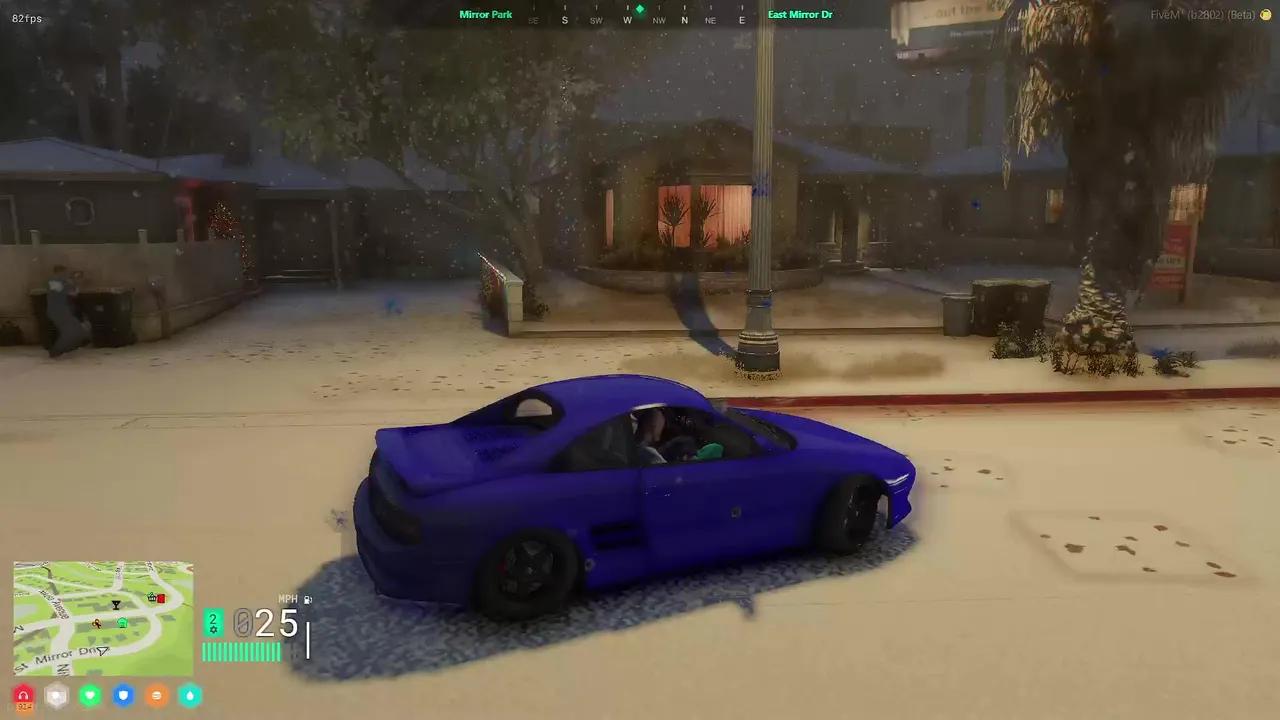This screenshot has height=720, width=1280.
Task: Expand the FiveM b2802 Beta version text
Action: pos(1205,16)
